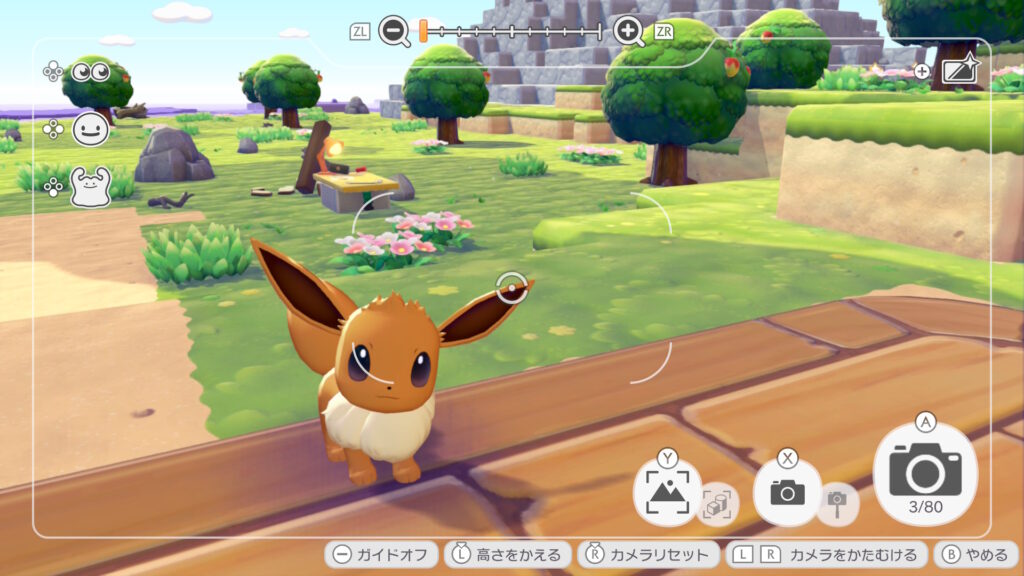Click the zoom-in magnifier icon
This screenshot has height=576, width=1024.
click(628, 31)
